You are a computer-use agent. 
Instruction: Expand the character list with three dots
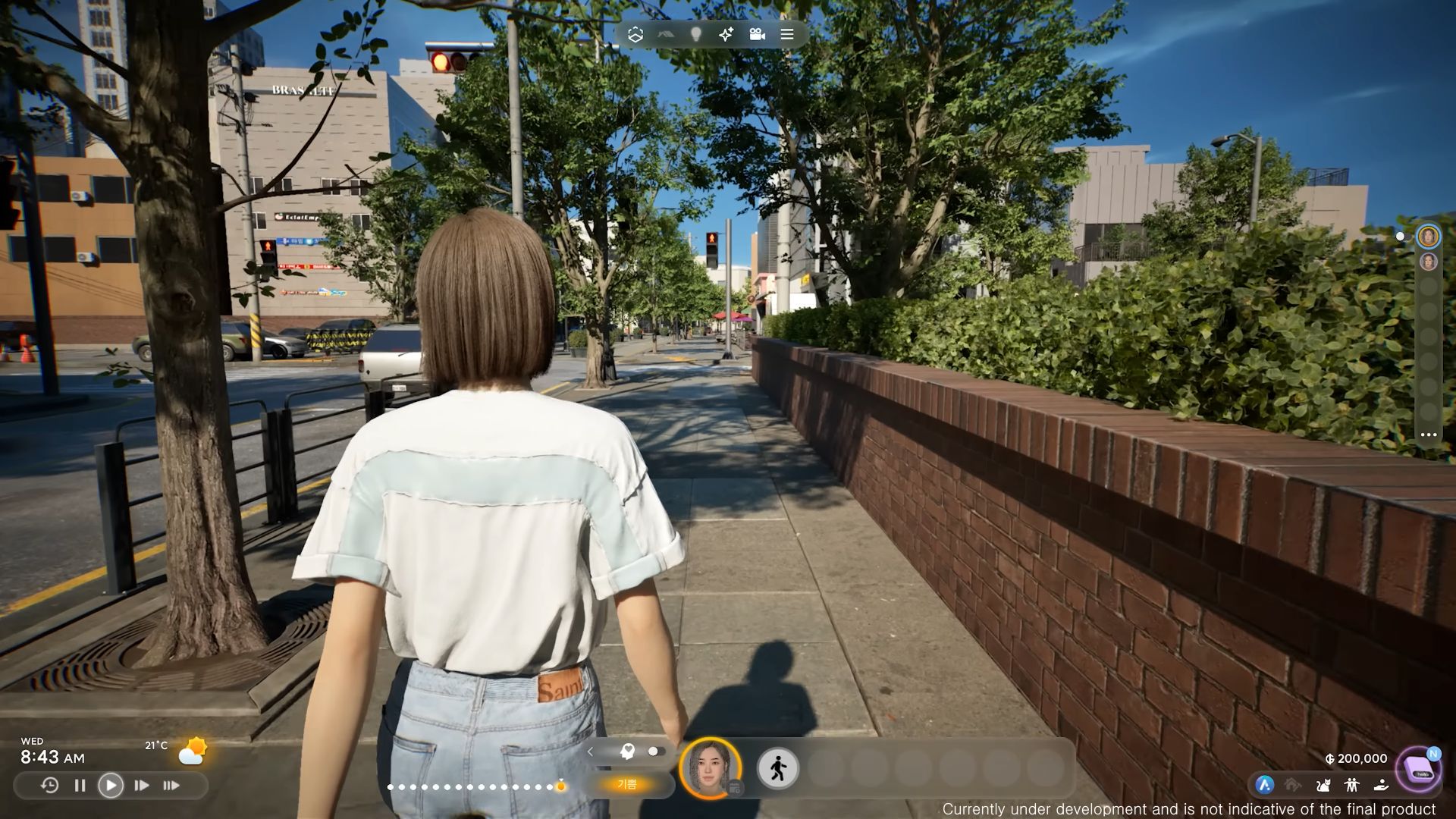click(x=1429, y=435)
